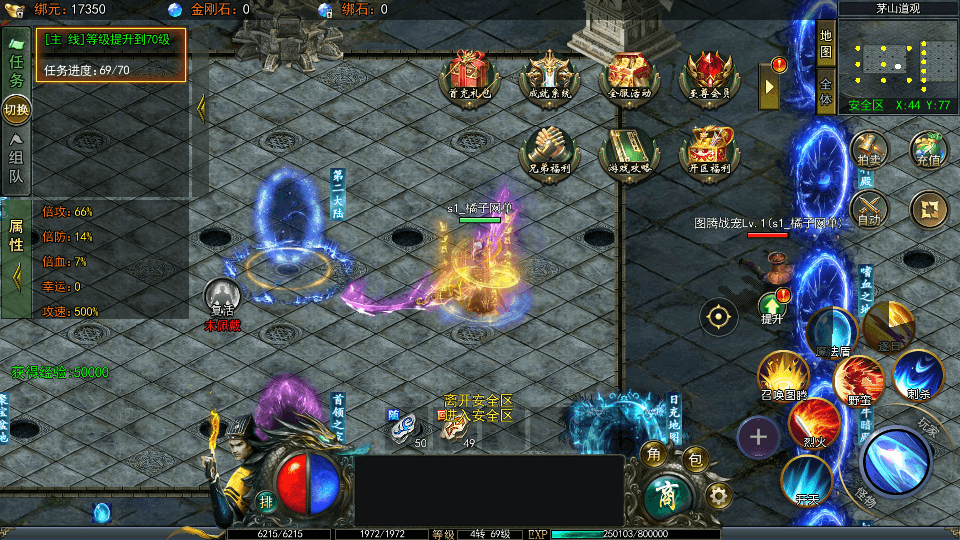Open the 兄弟福利 handshake icon
The image size is (960, 540).
point(547,150)
